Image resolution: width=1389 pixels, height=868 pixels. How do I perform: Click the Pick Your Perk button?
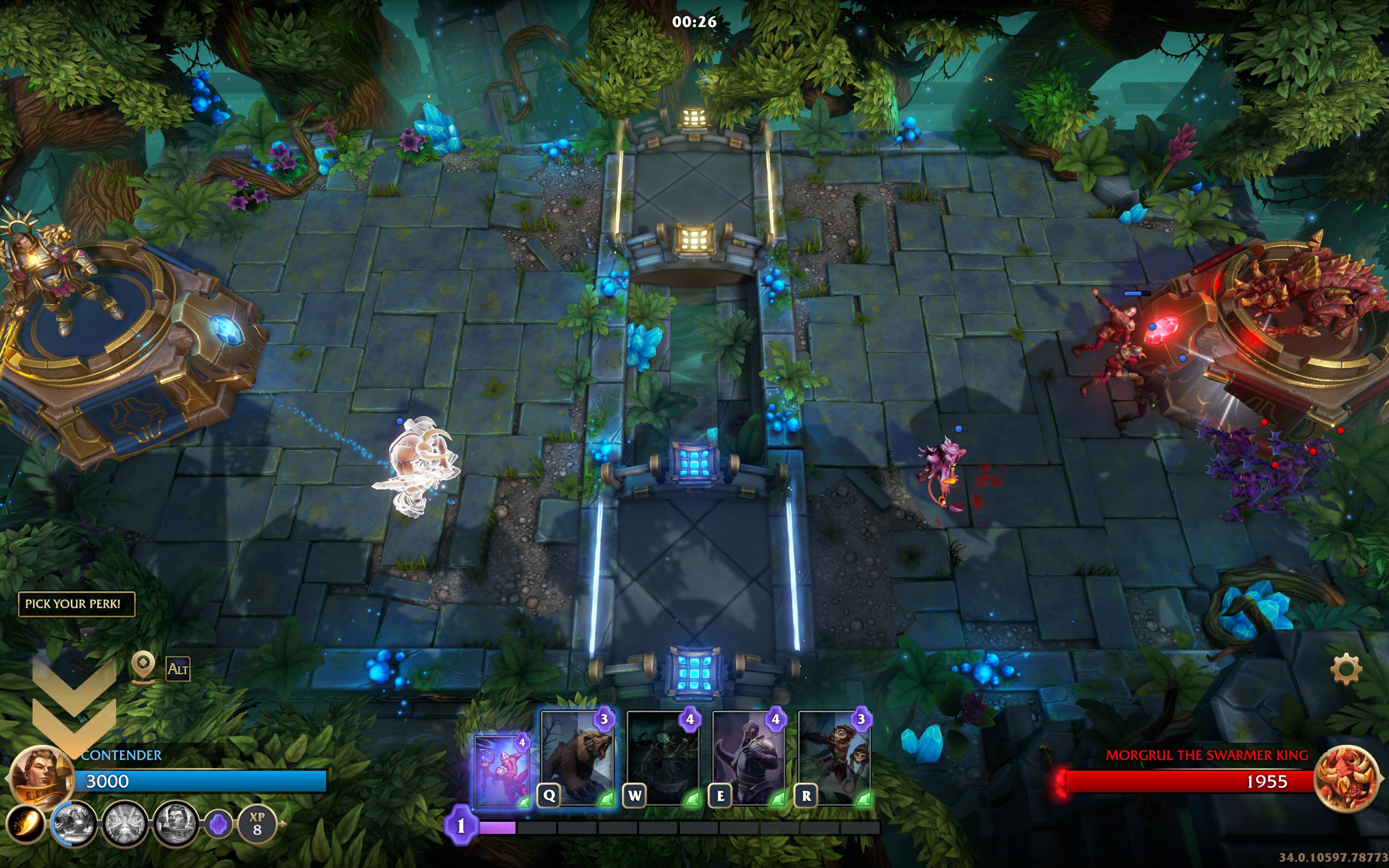[x=77, y=604]
